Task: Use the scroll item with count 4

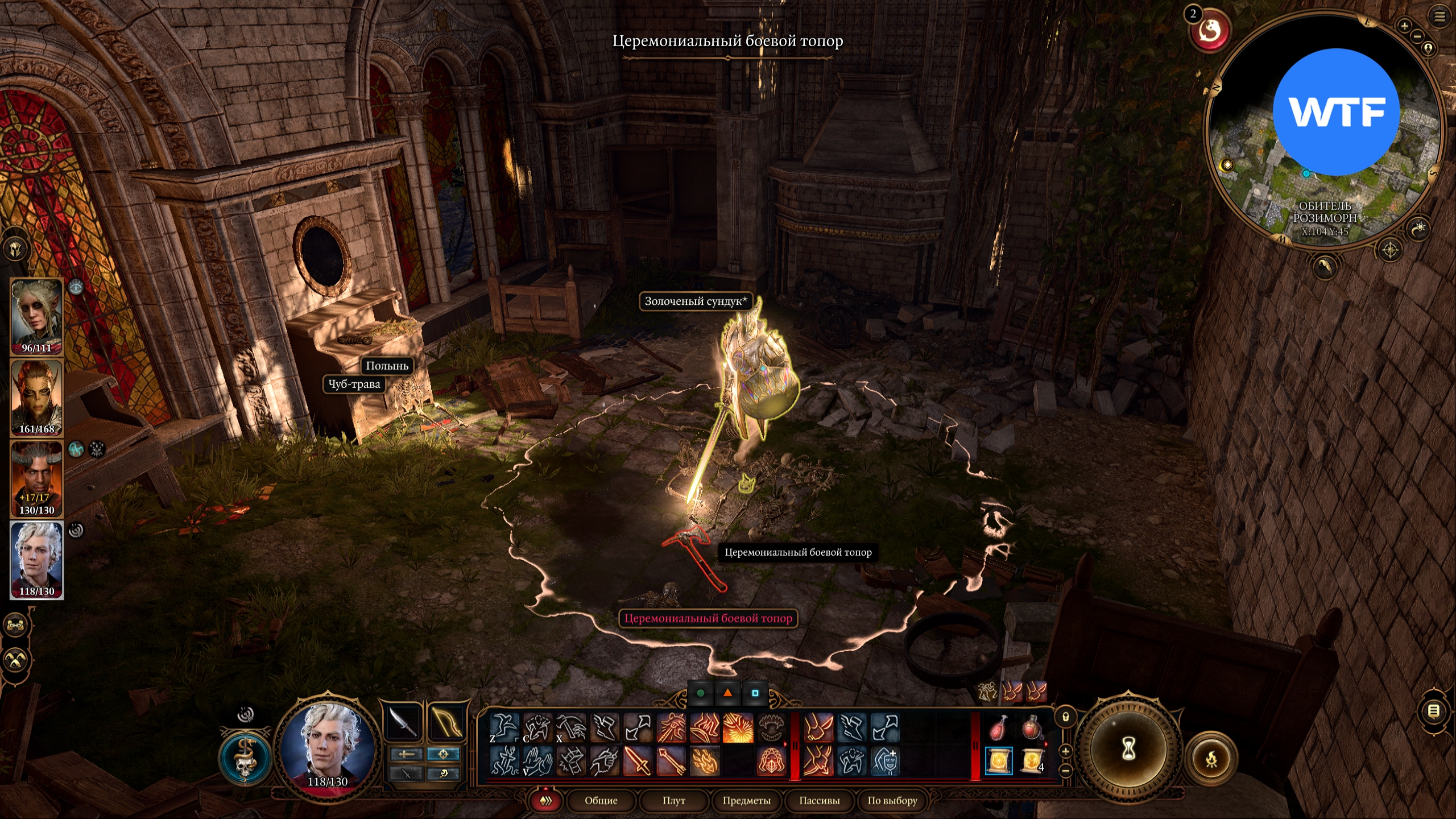Action: click(1032, 761)
